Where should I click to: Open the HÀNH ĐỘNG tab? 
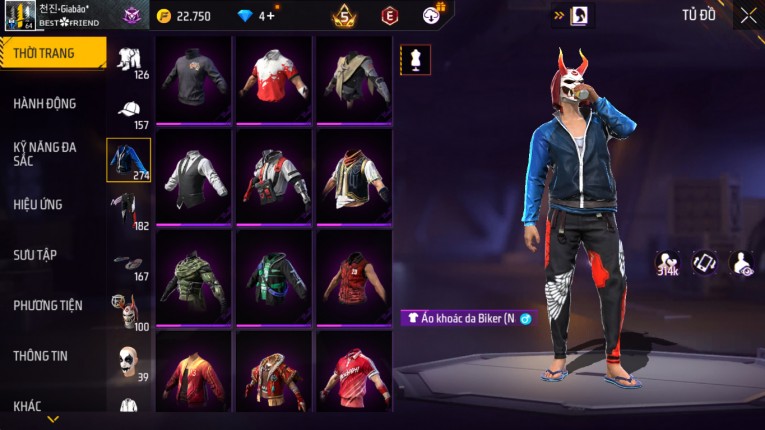coord(45,104)
